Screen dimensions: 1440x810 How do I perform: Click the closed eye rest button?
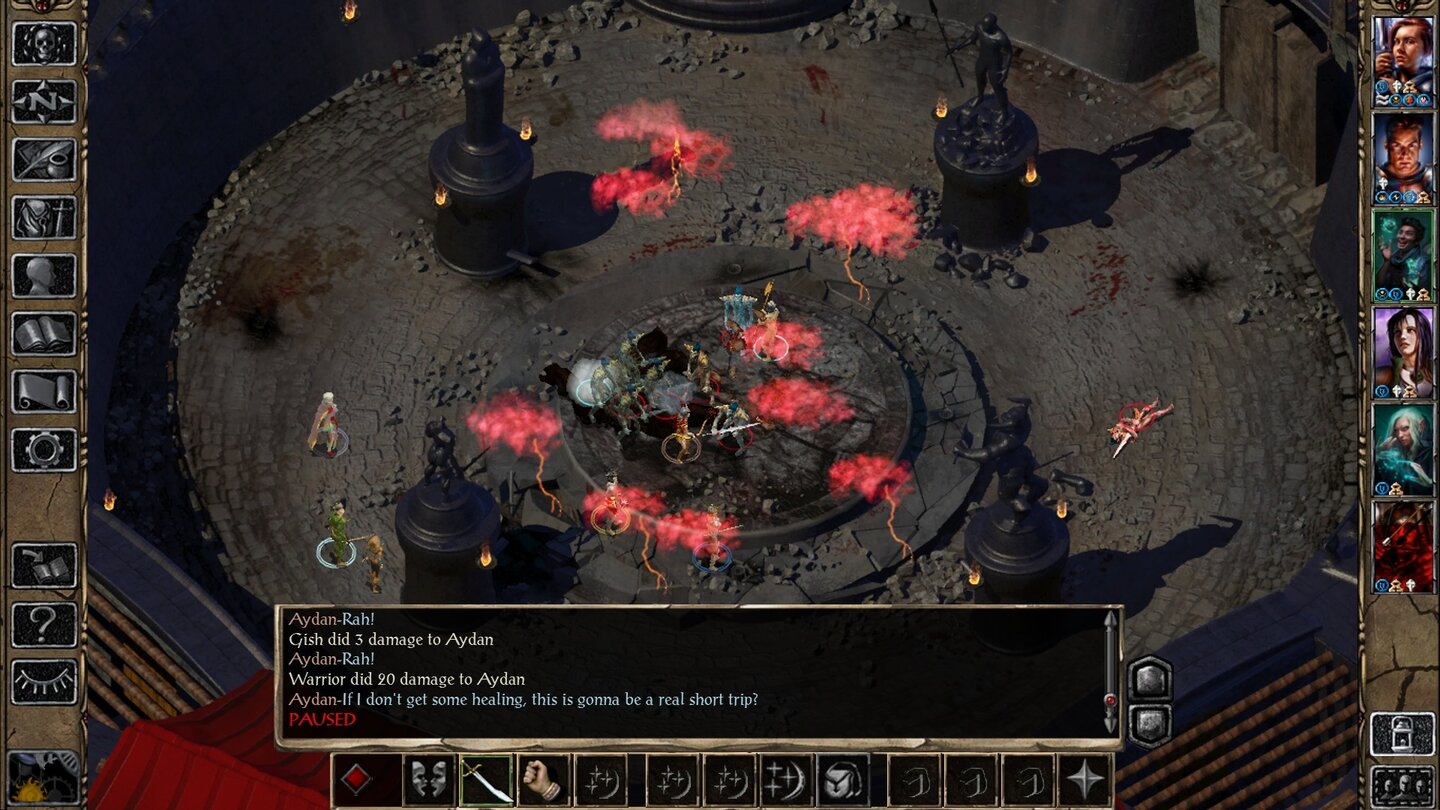(44, 682)
